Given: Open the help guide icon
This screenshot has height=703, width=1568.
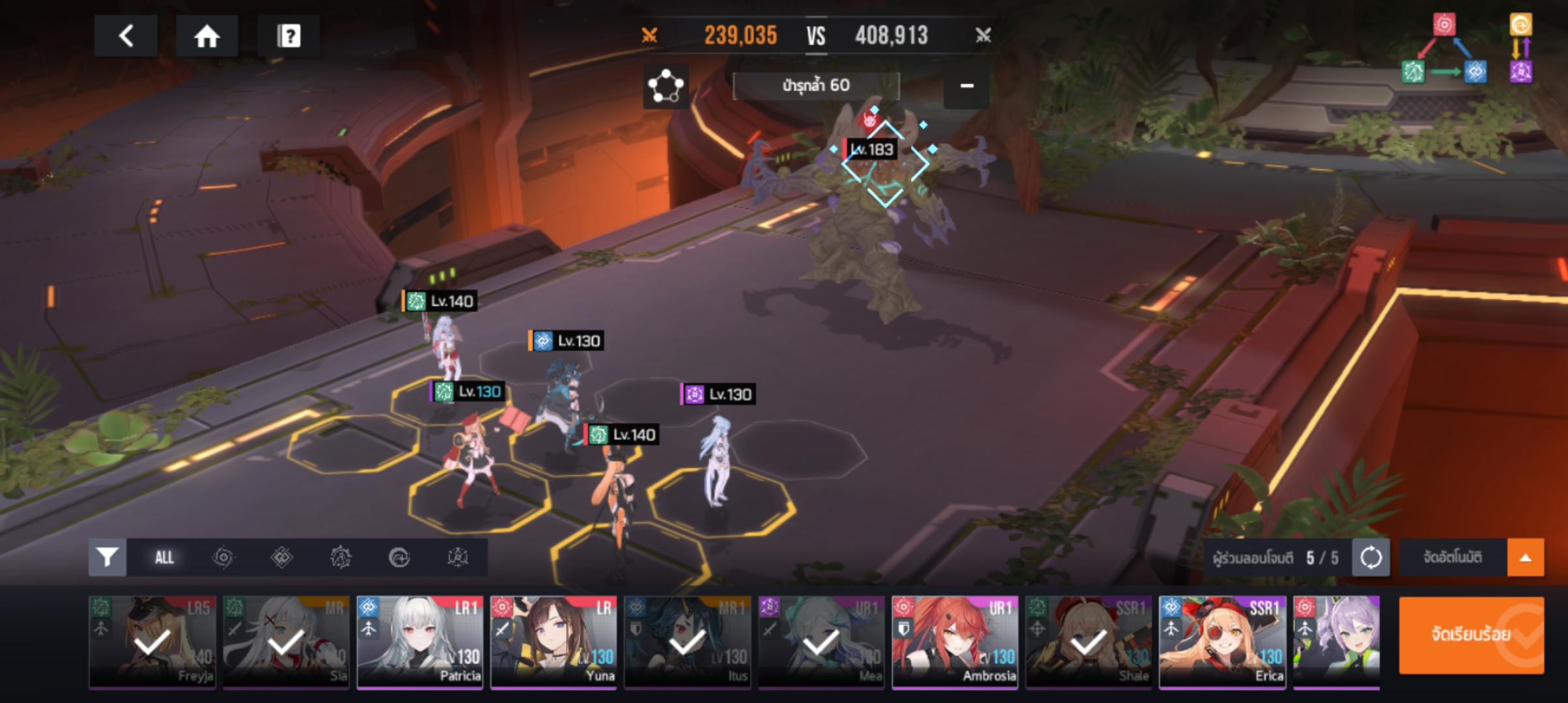Looking at the screenshot, I should coord(288,36).
